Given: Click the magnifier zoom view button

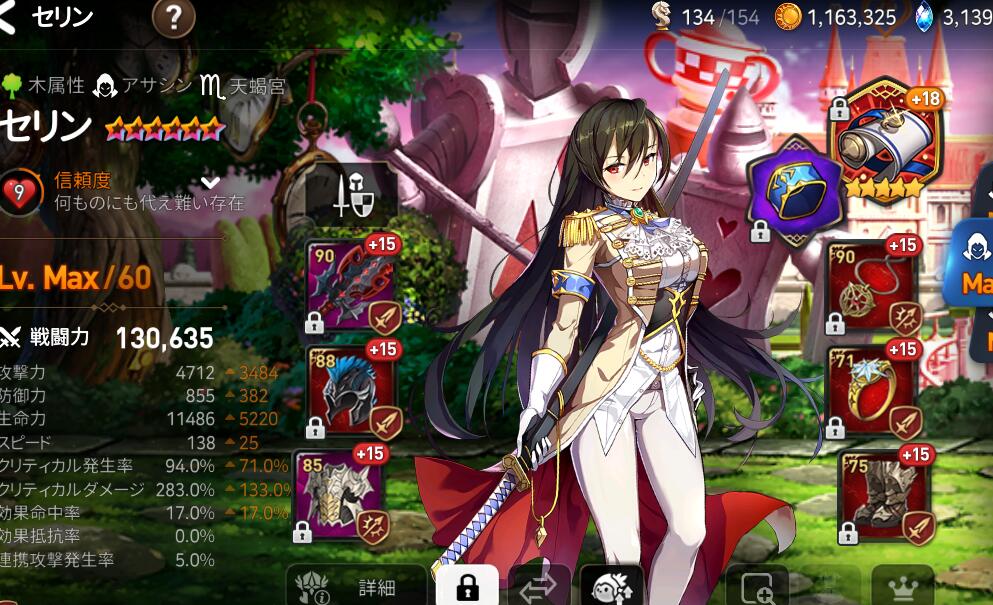Looking at the screenshot, I should 757,588.
